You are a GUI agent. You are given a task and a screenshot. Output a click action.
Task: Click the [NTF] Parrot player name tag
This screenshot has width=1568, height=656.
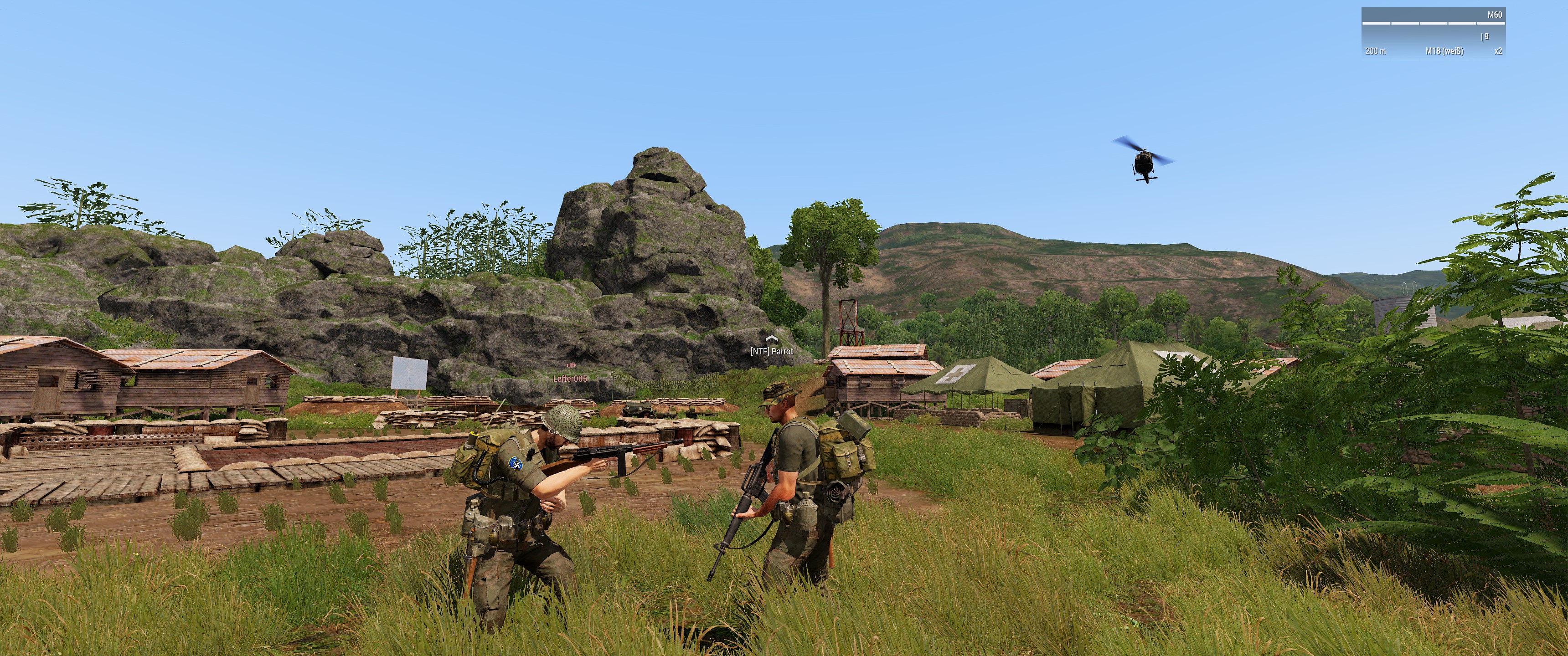[x=771, y=351]
